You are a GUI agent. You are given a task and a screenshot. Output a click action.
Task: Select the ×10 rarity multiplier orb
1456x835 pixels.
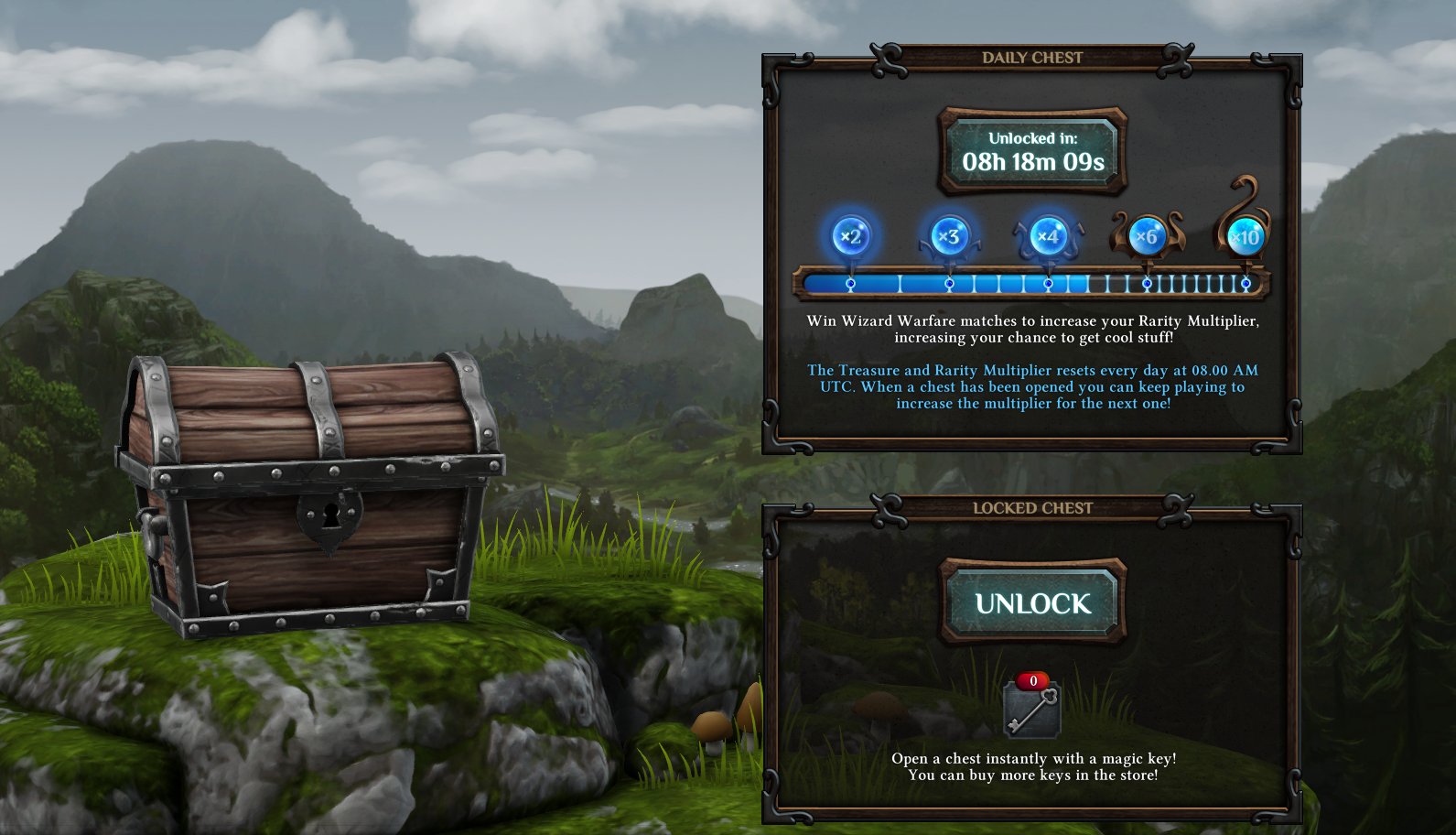tap(1246, 236)
